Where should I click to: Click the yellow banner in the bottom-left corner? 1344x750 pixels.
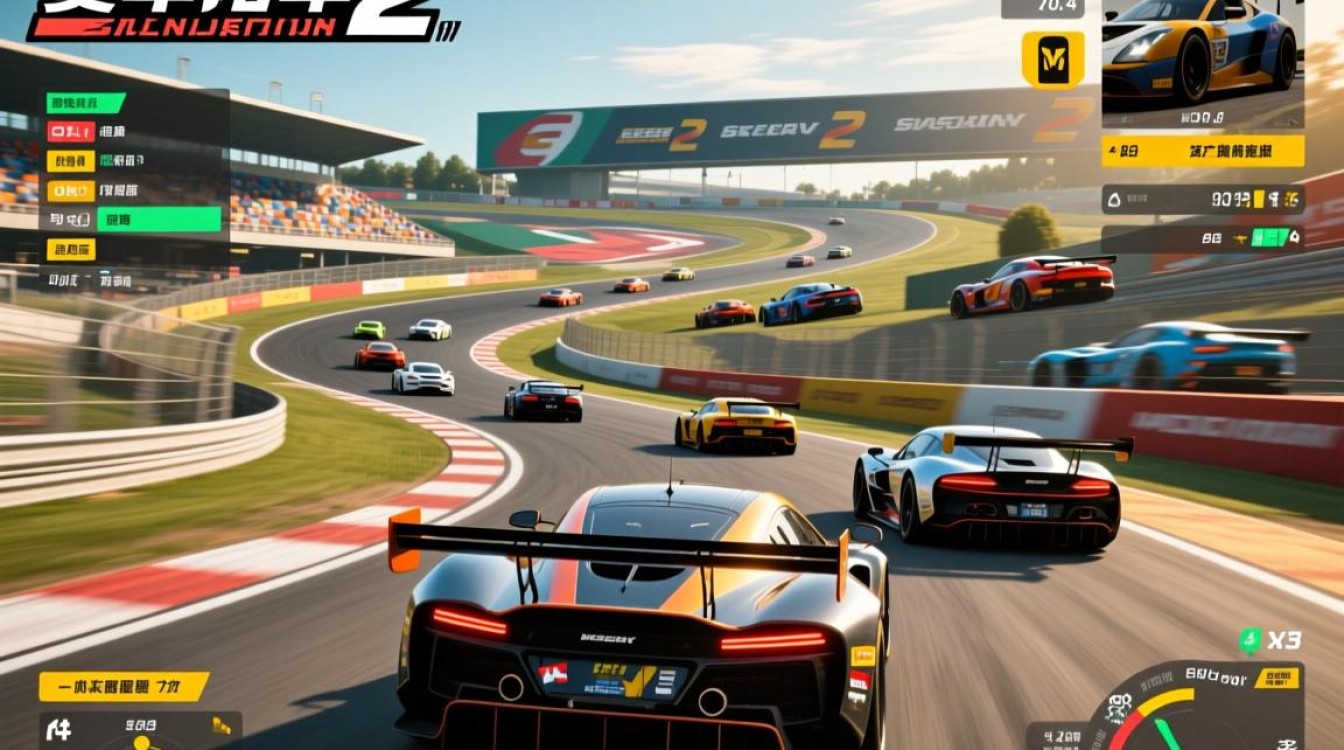click(123, 687)
